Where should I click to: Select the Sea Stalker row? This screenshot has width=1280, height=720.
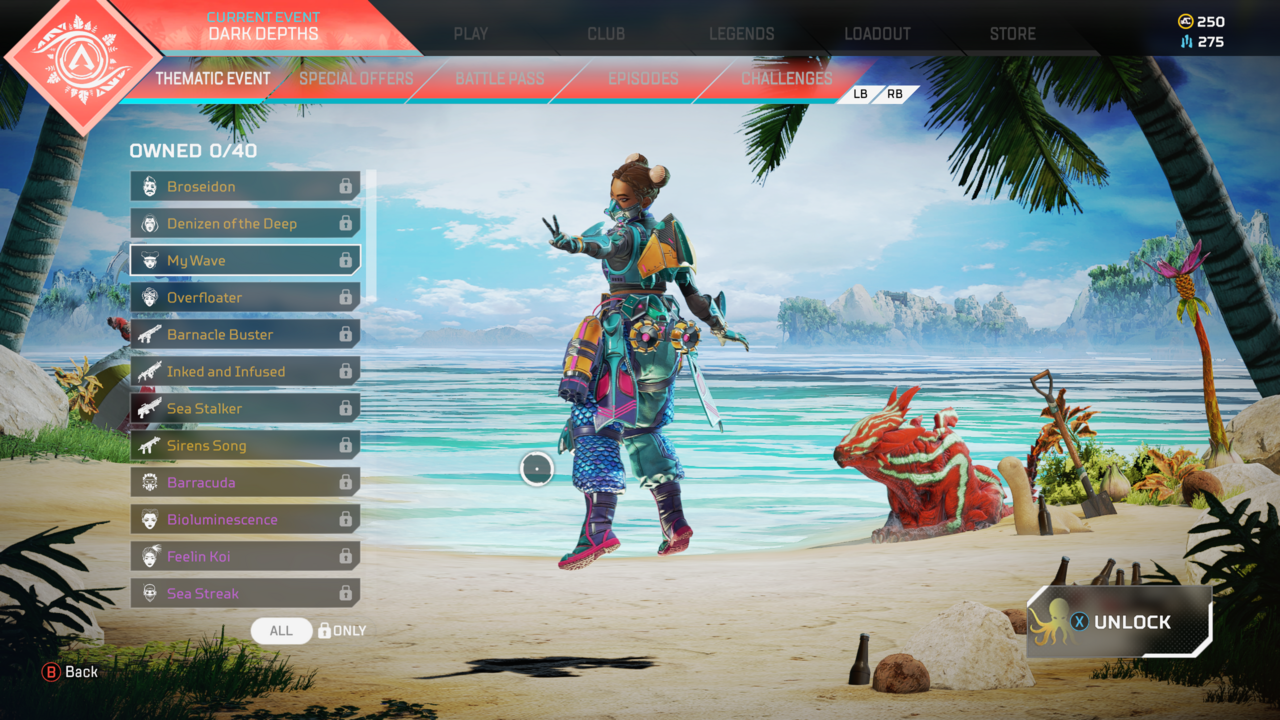click(x=245, y=409)
